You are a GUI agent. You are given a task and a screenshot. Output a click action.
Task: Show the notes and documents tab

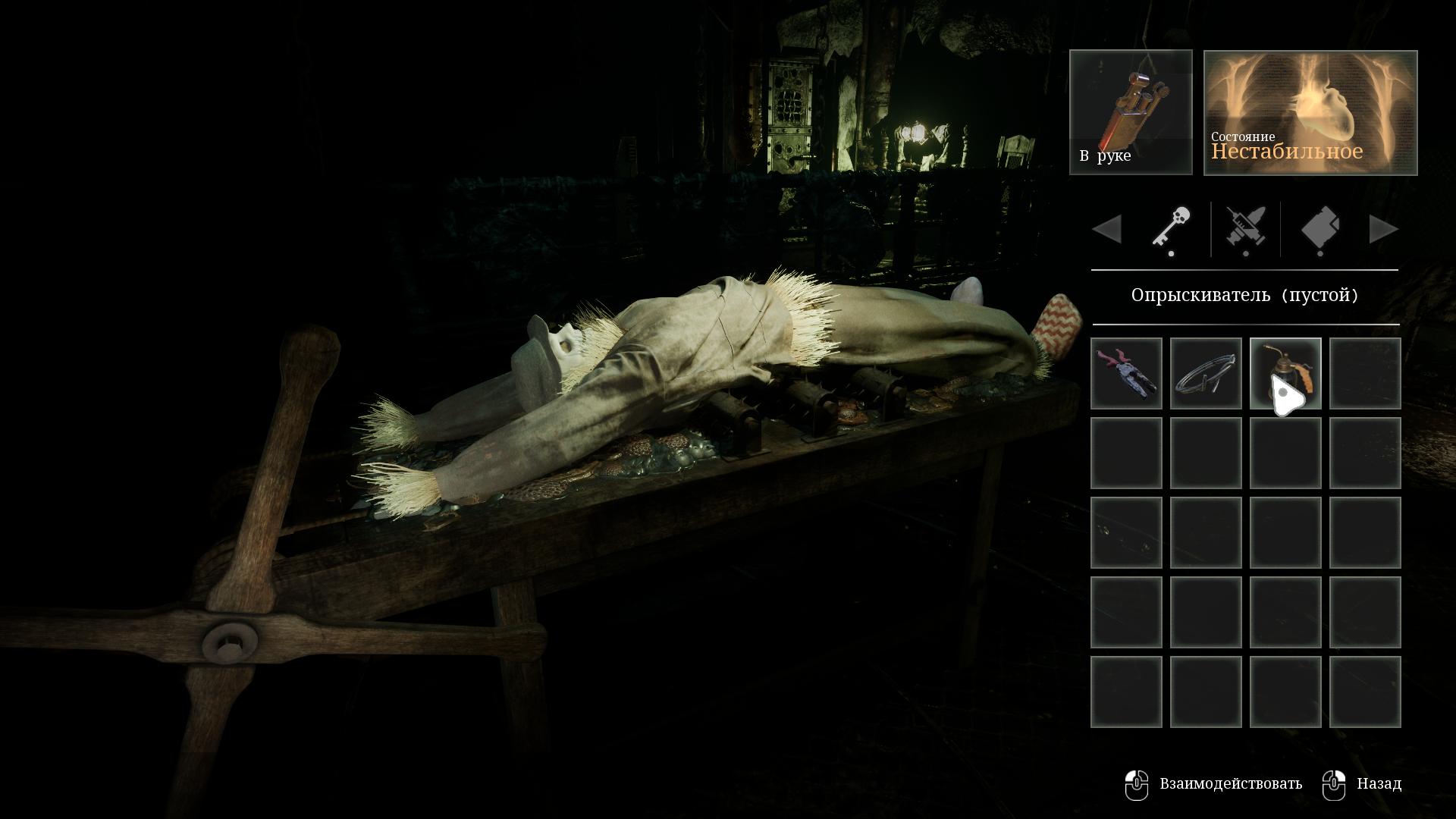point(1319,229)
